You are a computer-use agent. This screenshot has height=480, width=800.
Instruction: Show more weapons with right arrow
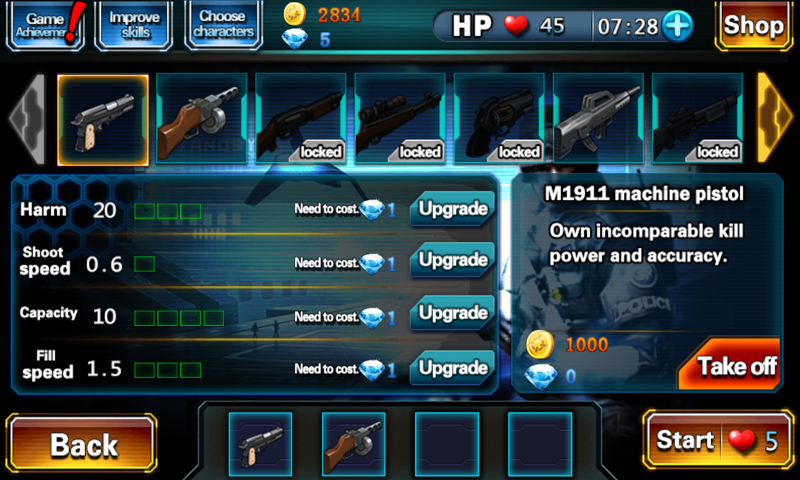(774, 119)
